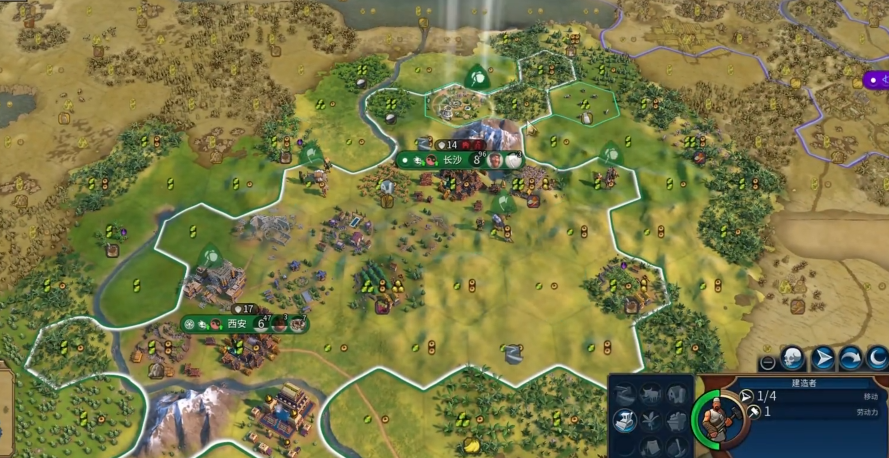Viewport: 889px width, 458px height.
Task: Select the plantation plant improvement icon
Action: click(653, 420)
